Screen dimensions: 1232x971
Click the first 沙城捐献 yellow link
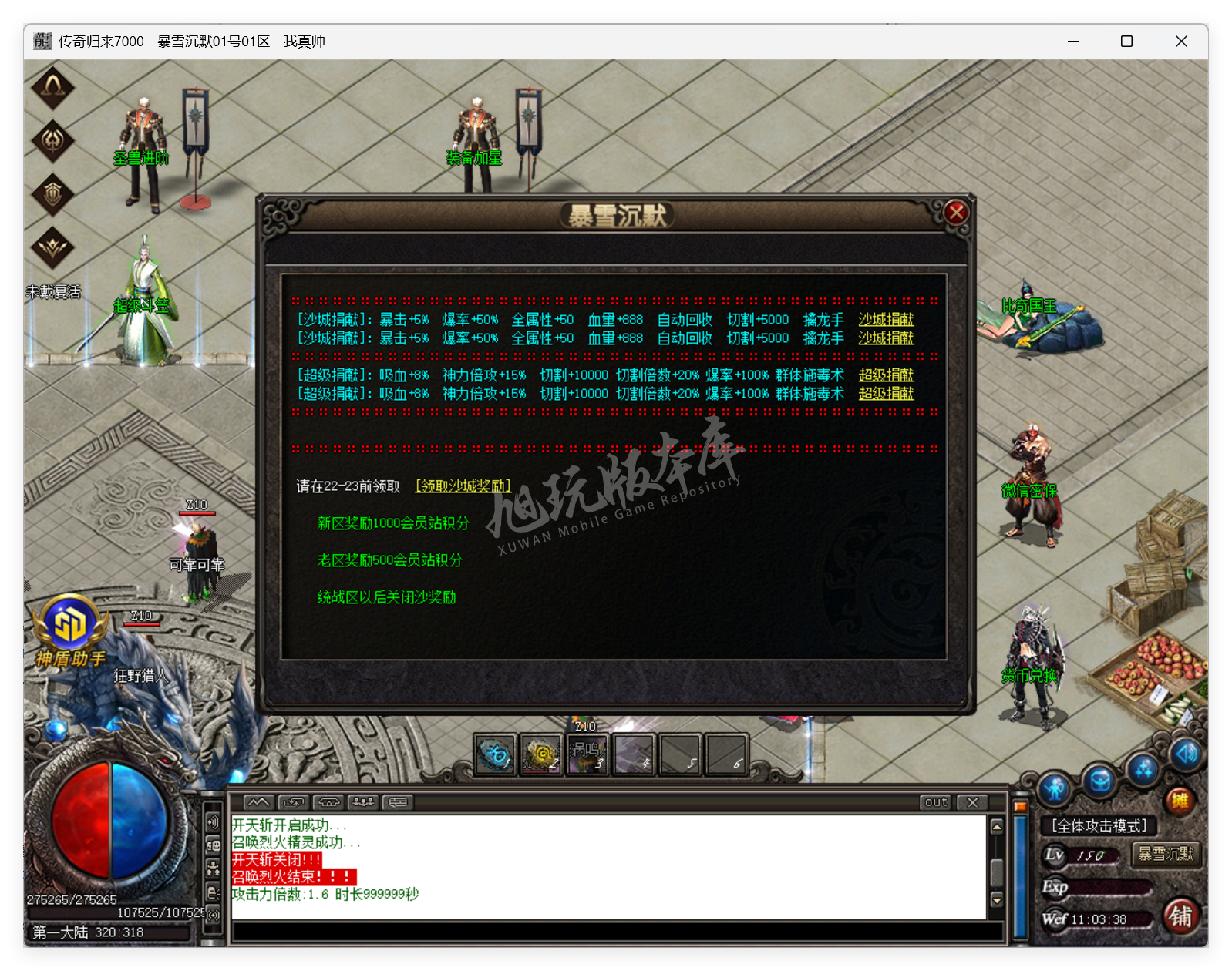(884, 319)
